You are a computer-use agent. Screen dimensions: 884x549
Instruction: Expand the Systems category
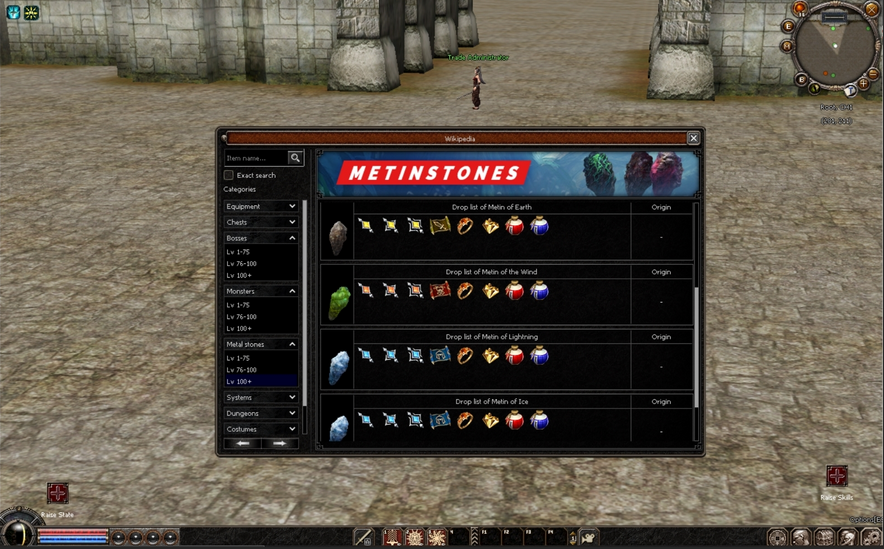coord(260,397)
